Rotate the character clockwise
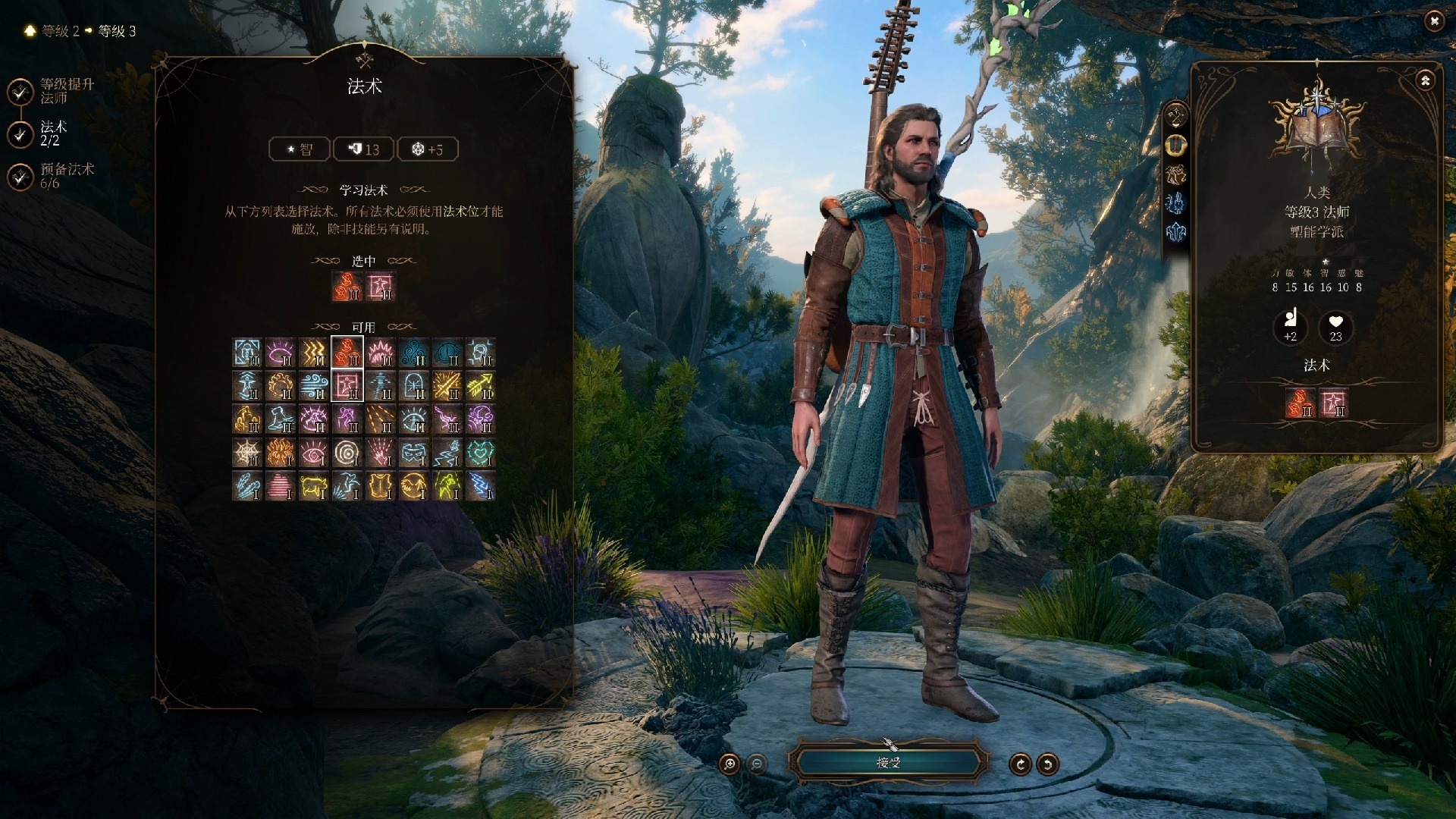 [1020, 764]
